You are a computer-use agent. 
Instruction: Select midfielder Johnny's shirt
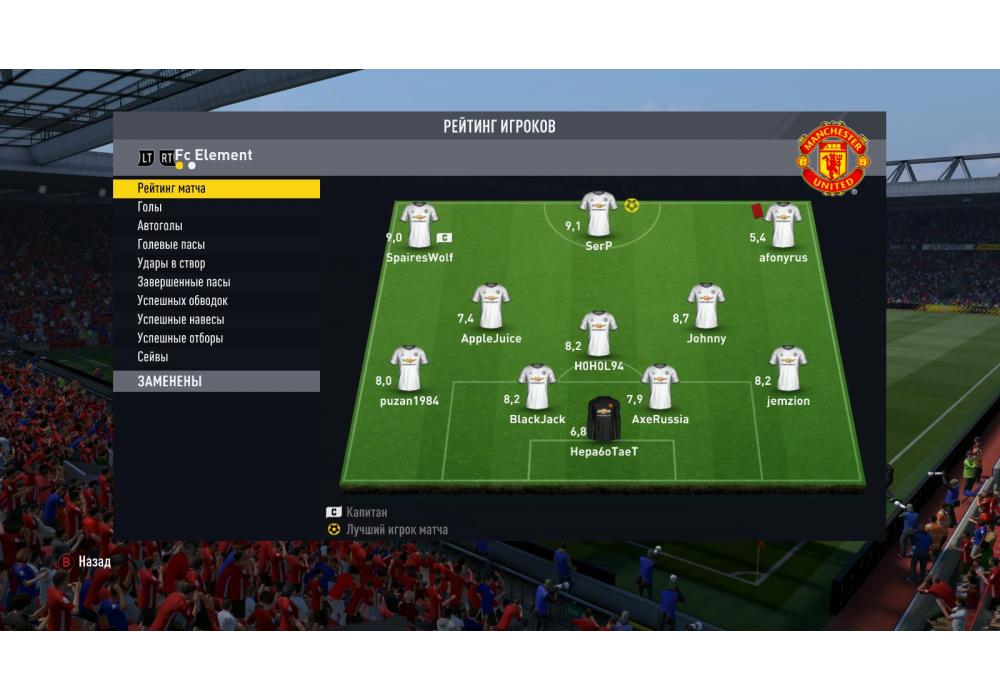(706, 306)
